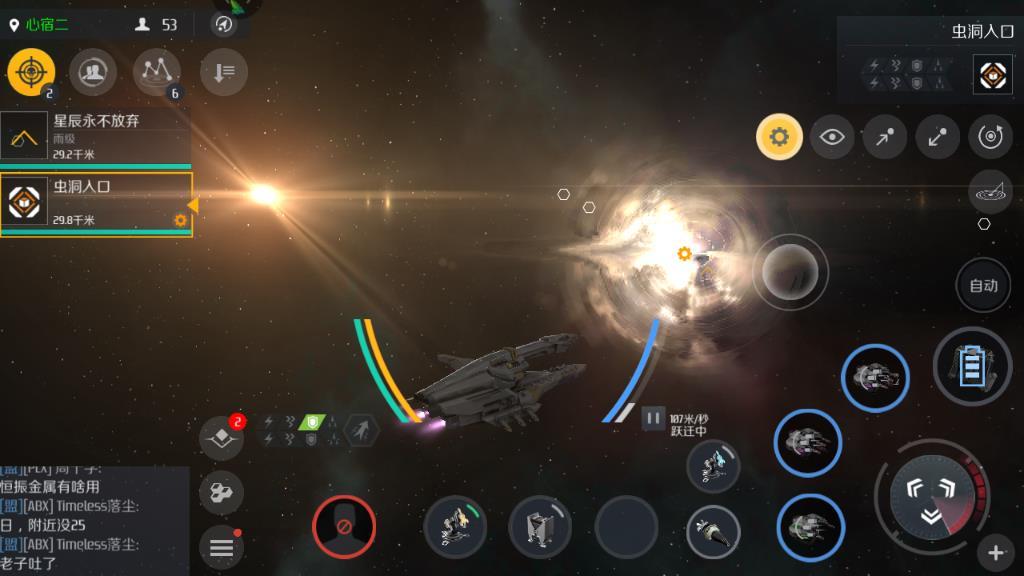
Task: Switch to the constellation nodes tab
Action: click(156, 72)
